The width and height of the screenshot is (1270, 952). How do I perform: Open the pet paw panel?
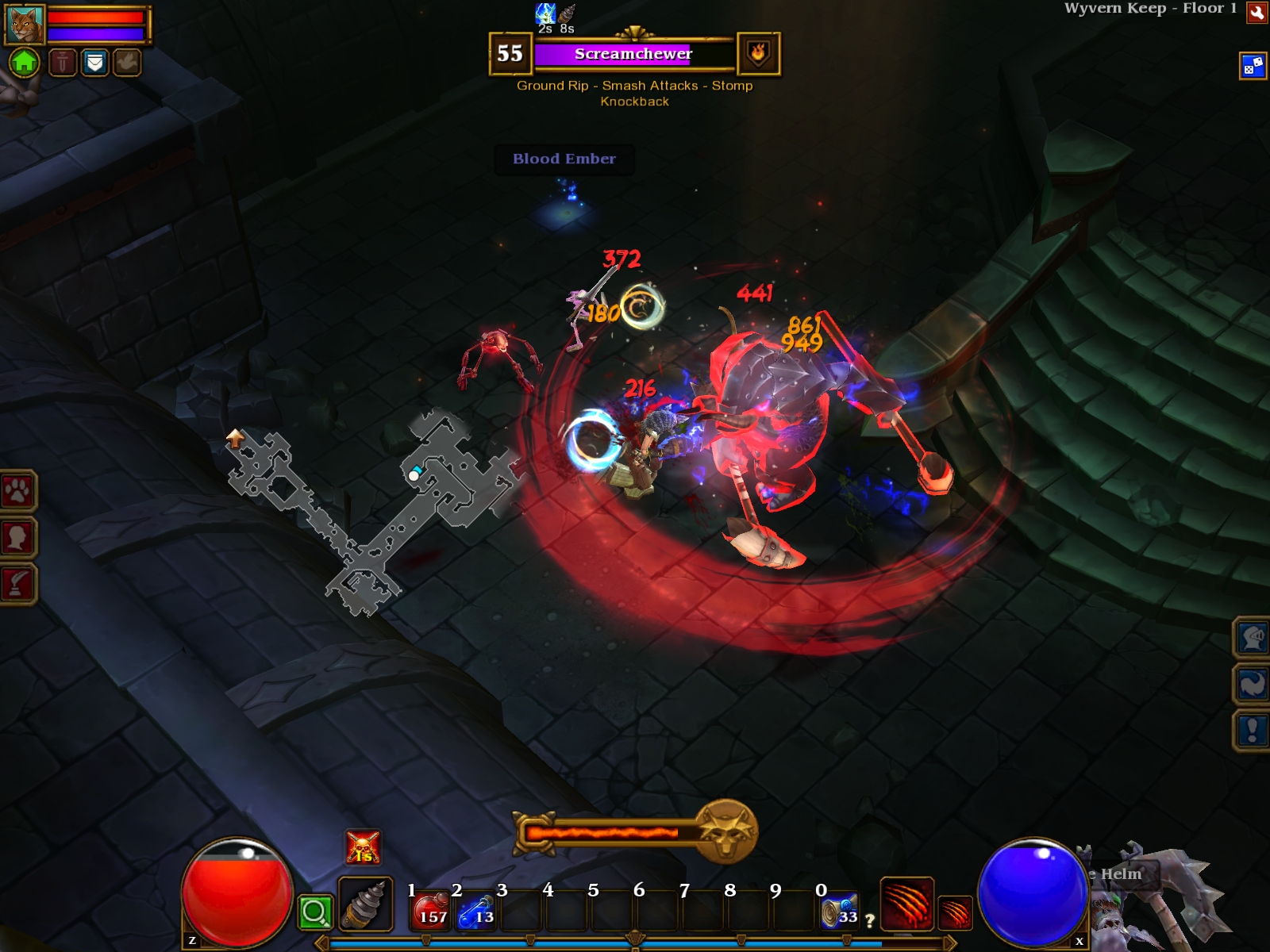pyautogui.click(x=17, y=492)
